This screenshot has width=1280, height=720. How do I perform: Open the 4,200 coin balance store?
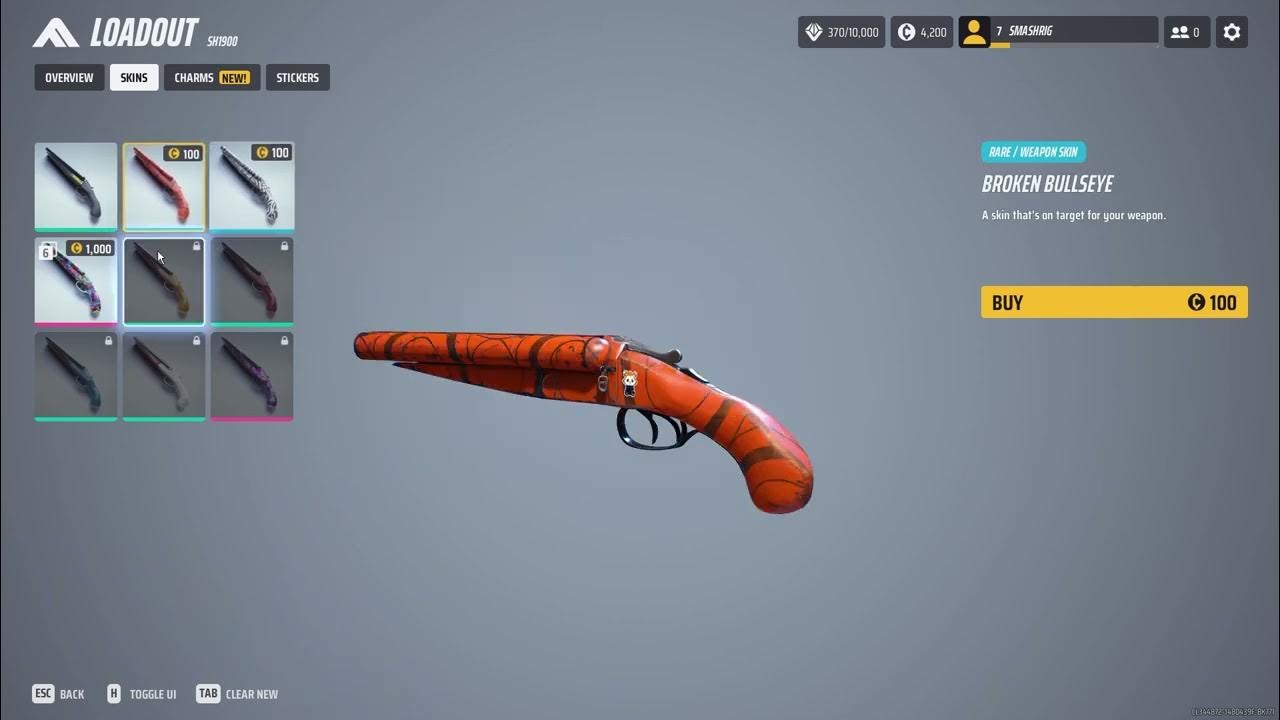click(921, 32)
